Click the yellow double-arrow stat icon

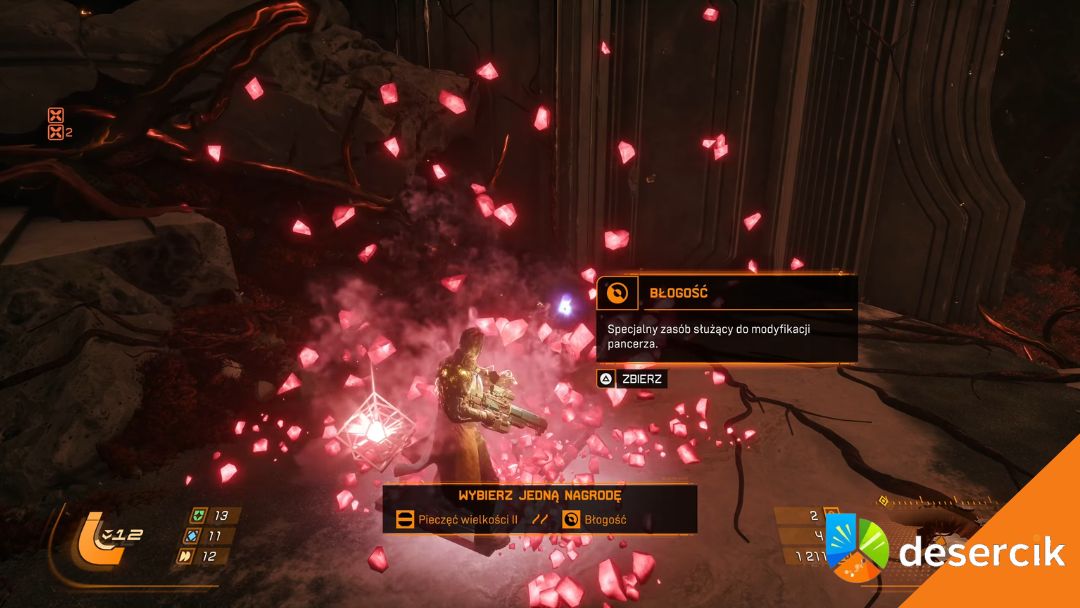186,556
